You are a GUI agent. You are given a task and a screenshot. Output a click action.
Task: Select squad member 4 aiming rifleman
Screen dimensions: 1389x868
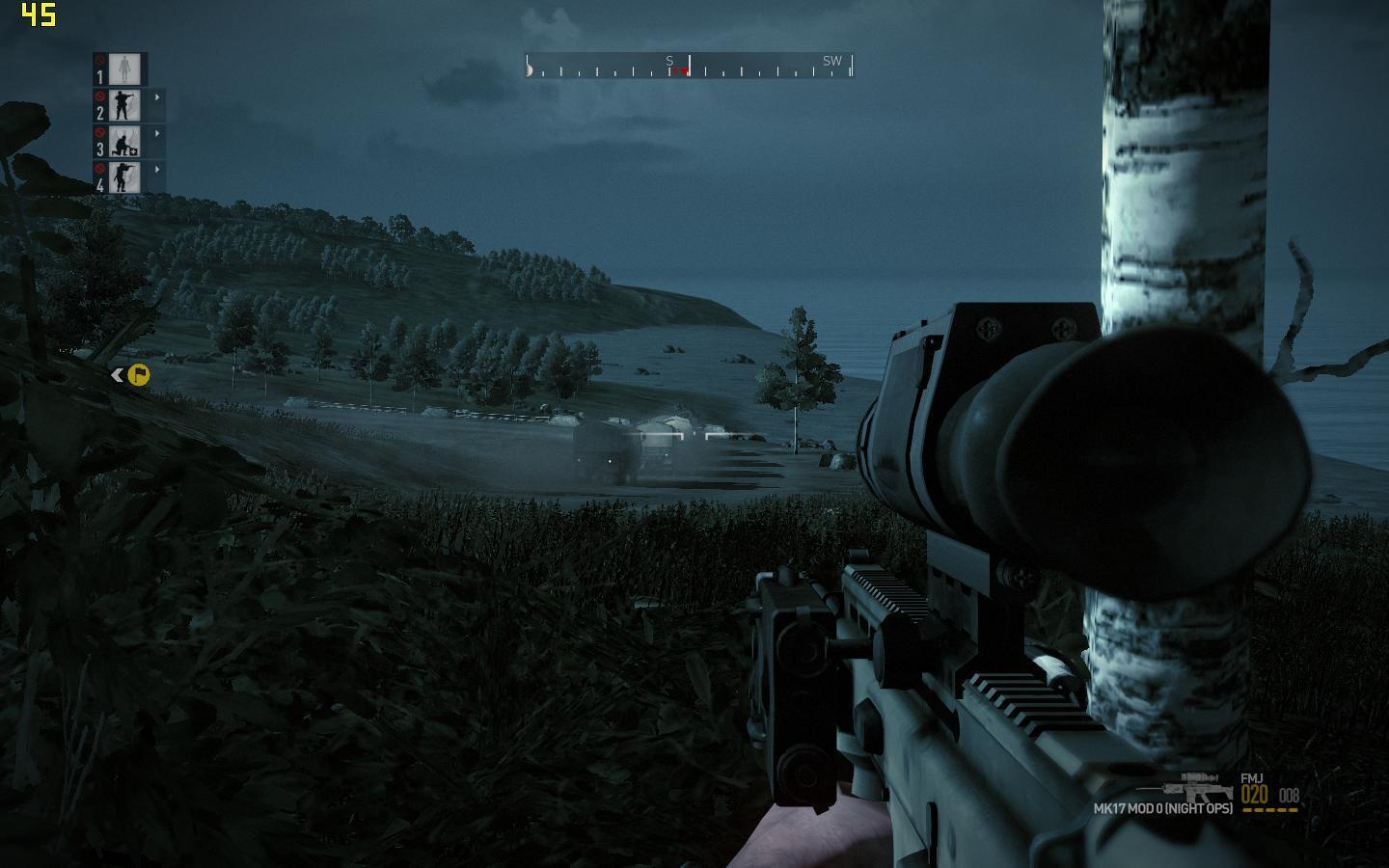pyautogui.click(x=124, y=176)
